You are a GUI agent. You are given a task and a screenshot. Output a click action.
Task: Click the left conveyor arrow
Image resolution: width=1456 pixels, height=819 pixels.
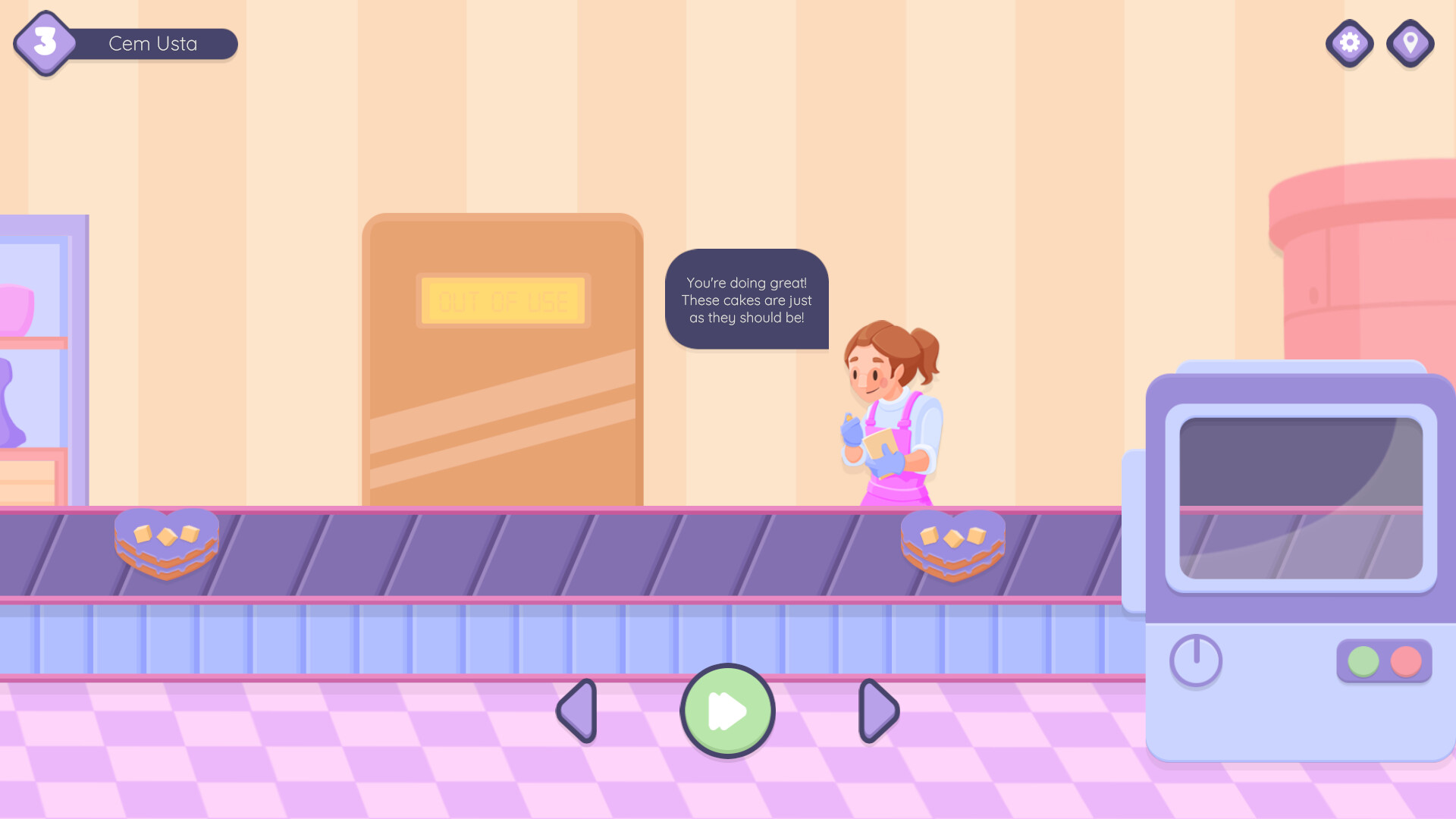click(576, 710)
